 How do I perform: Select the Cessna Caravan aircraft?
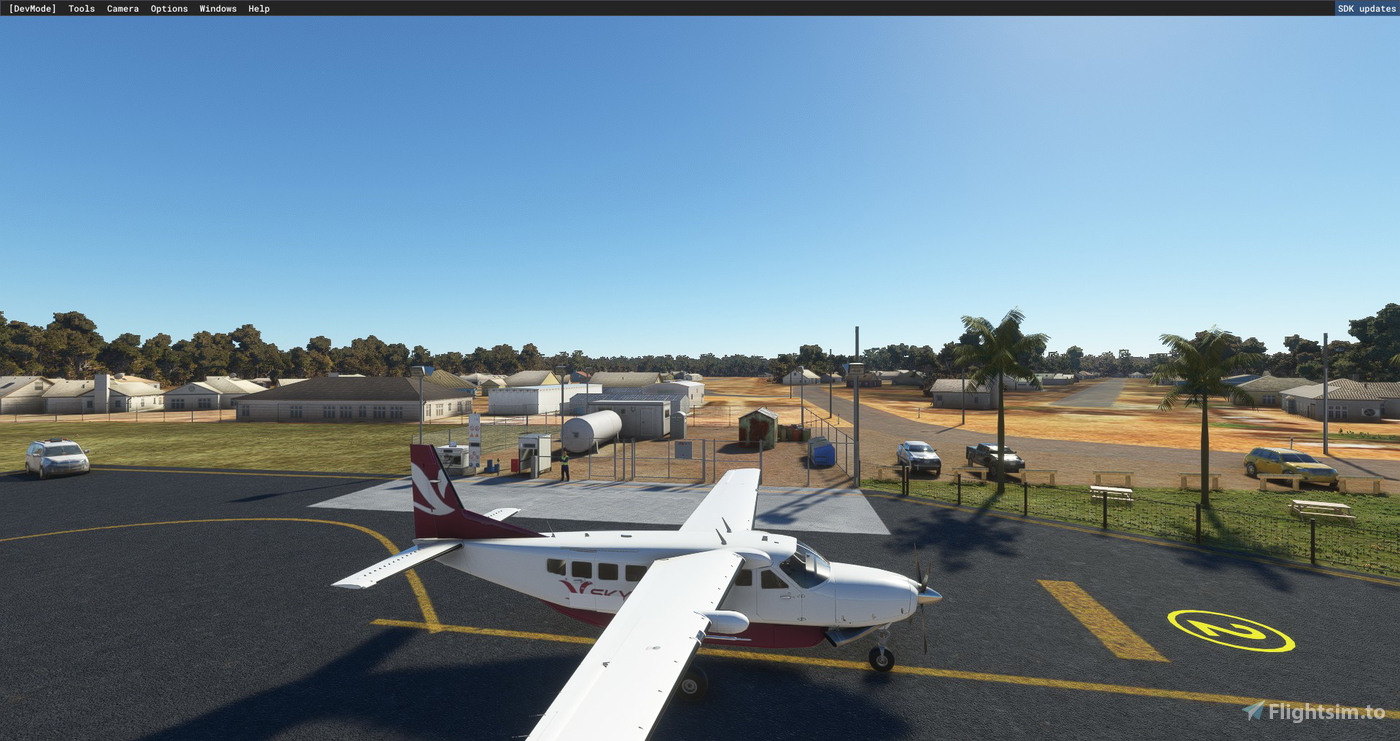[x=700, y=590]
